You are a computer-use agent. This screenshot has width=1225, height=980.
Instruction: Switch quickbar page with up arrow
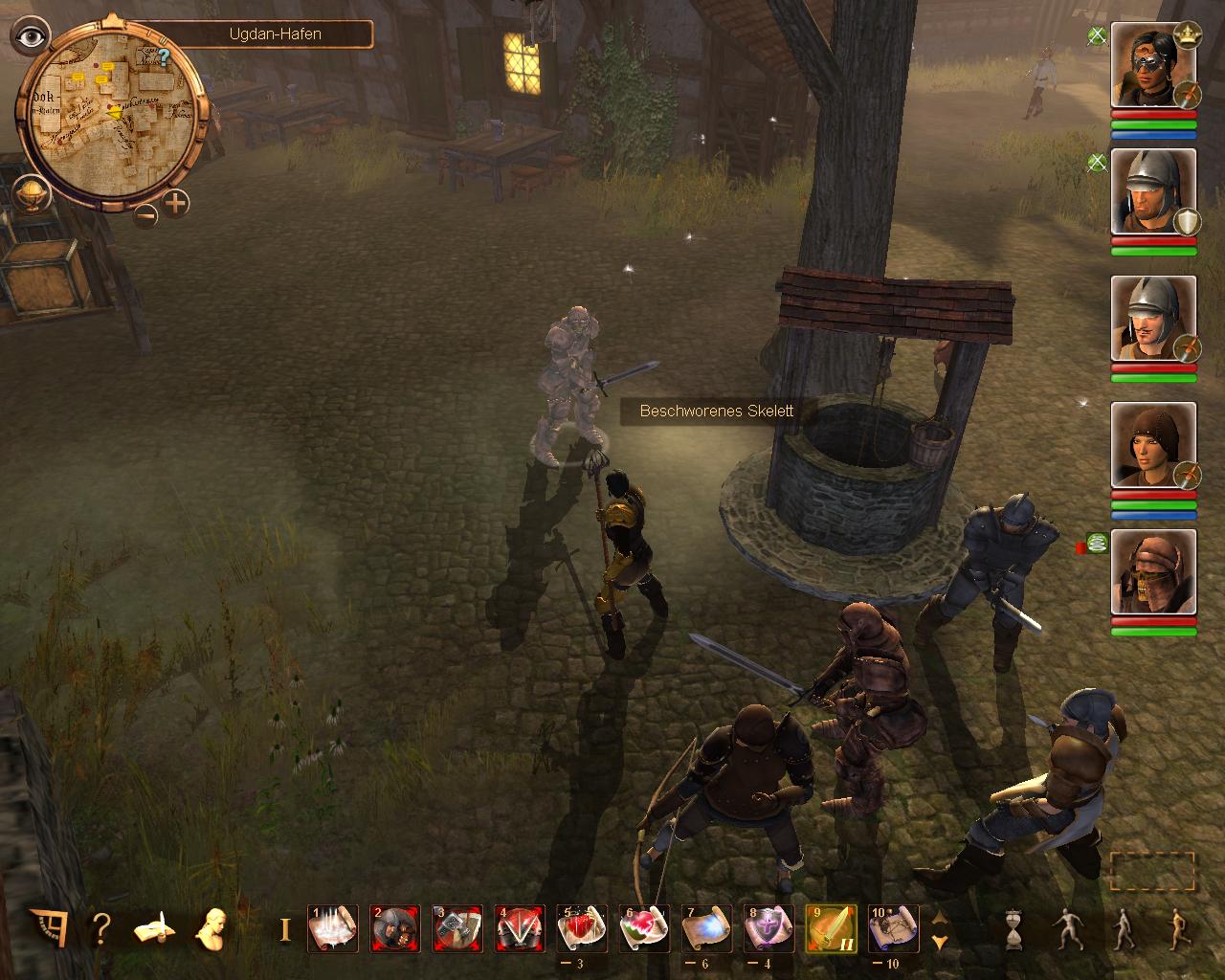(940, 917)
